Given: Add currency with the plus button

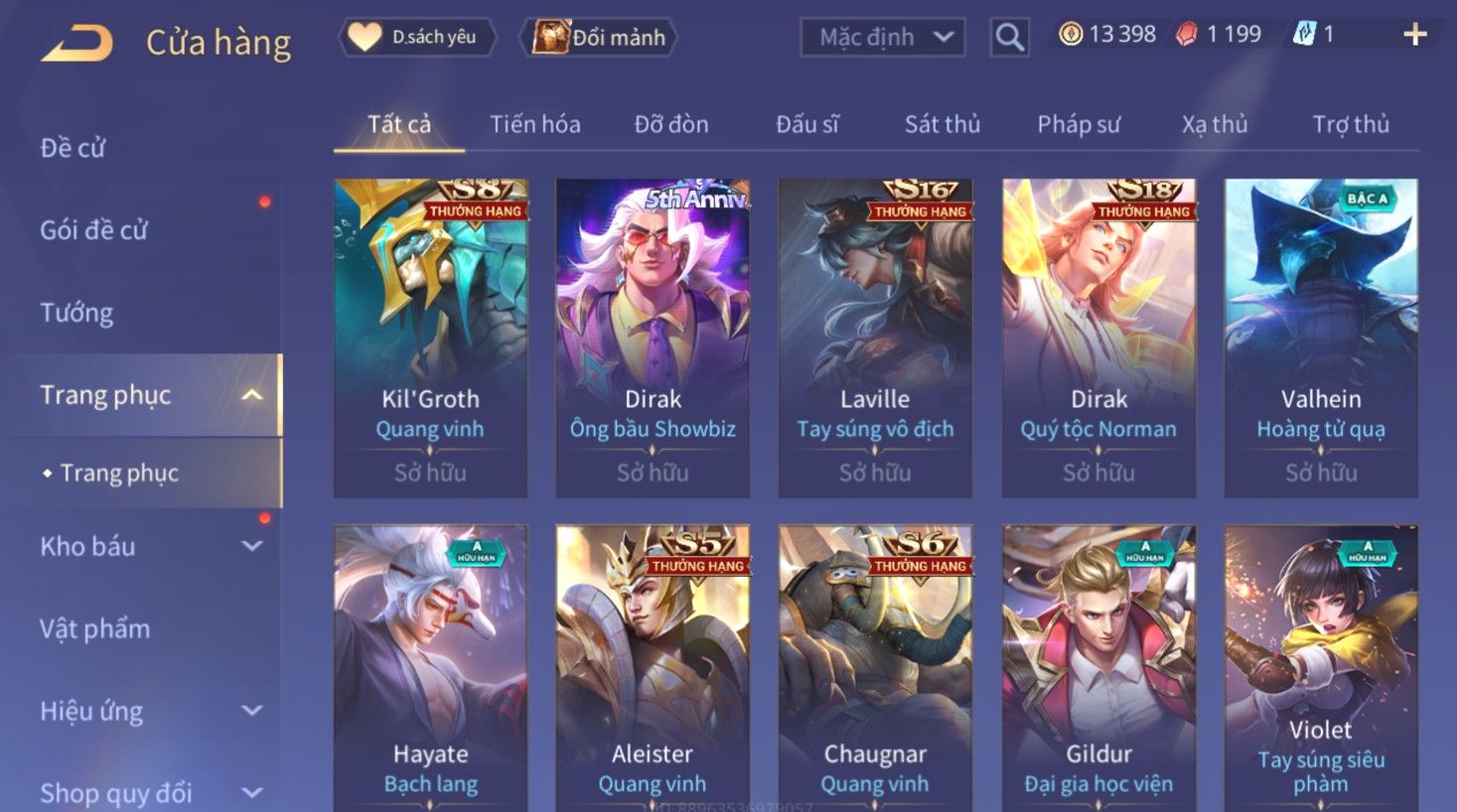Looking at the screenshot, I should (x=1414, y=36).
